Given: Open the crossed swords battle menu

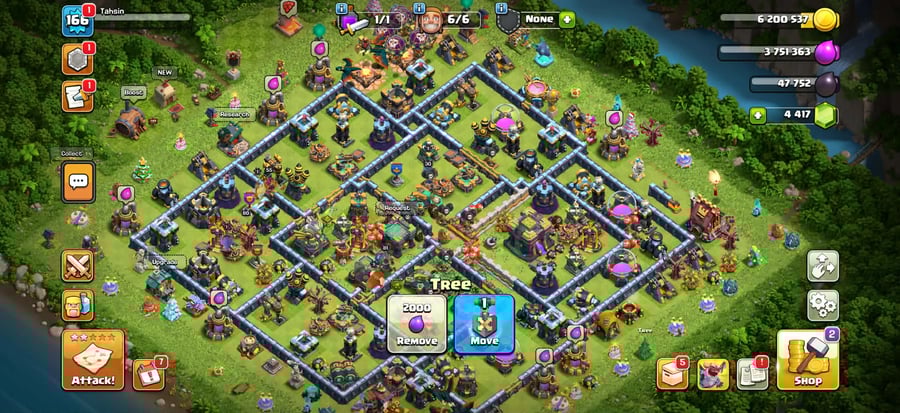Looking at the screenshot, I should pos(77,265).
